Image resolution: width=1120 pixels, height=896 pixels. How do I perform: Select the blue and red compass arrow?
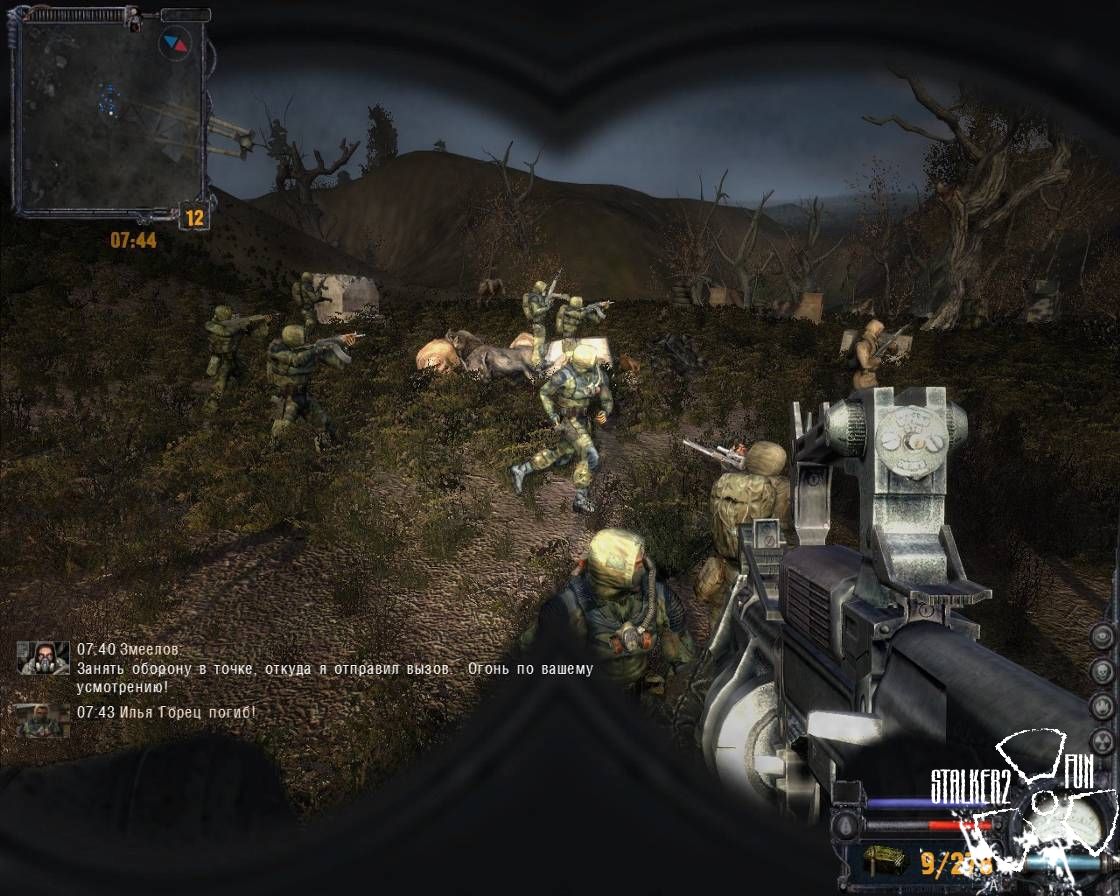point(174,42)
